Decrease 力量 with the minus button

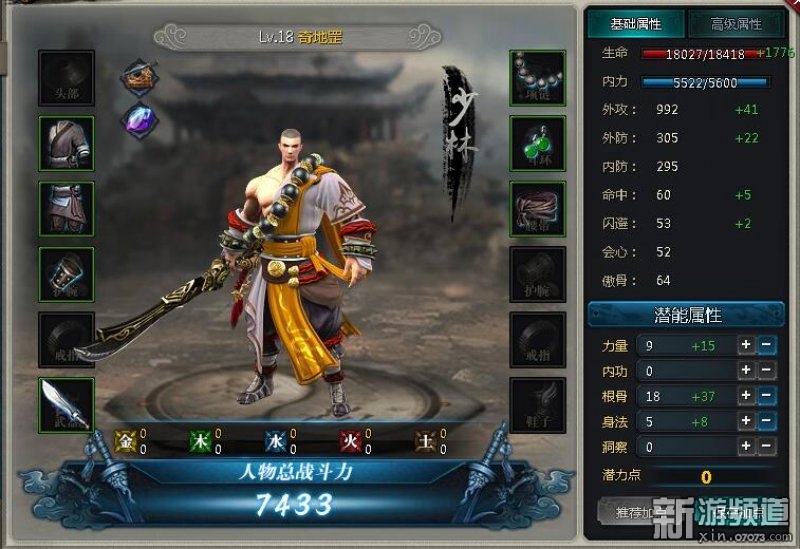pos(765,345)
